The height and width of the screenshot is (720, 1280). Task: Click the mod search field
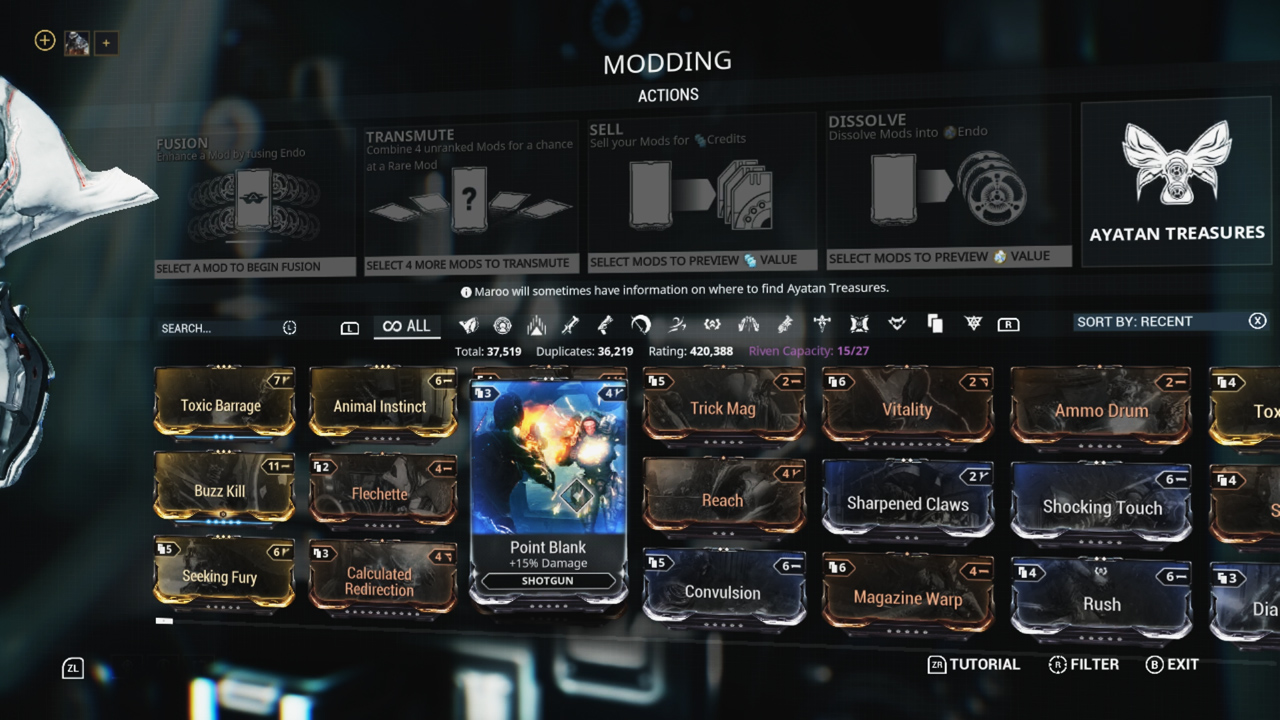pos(220,328)
